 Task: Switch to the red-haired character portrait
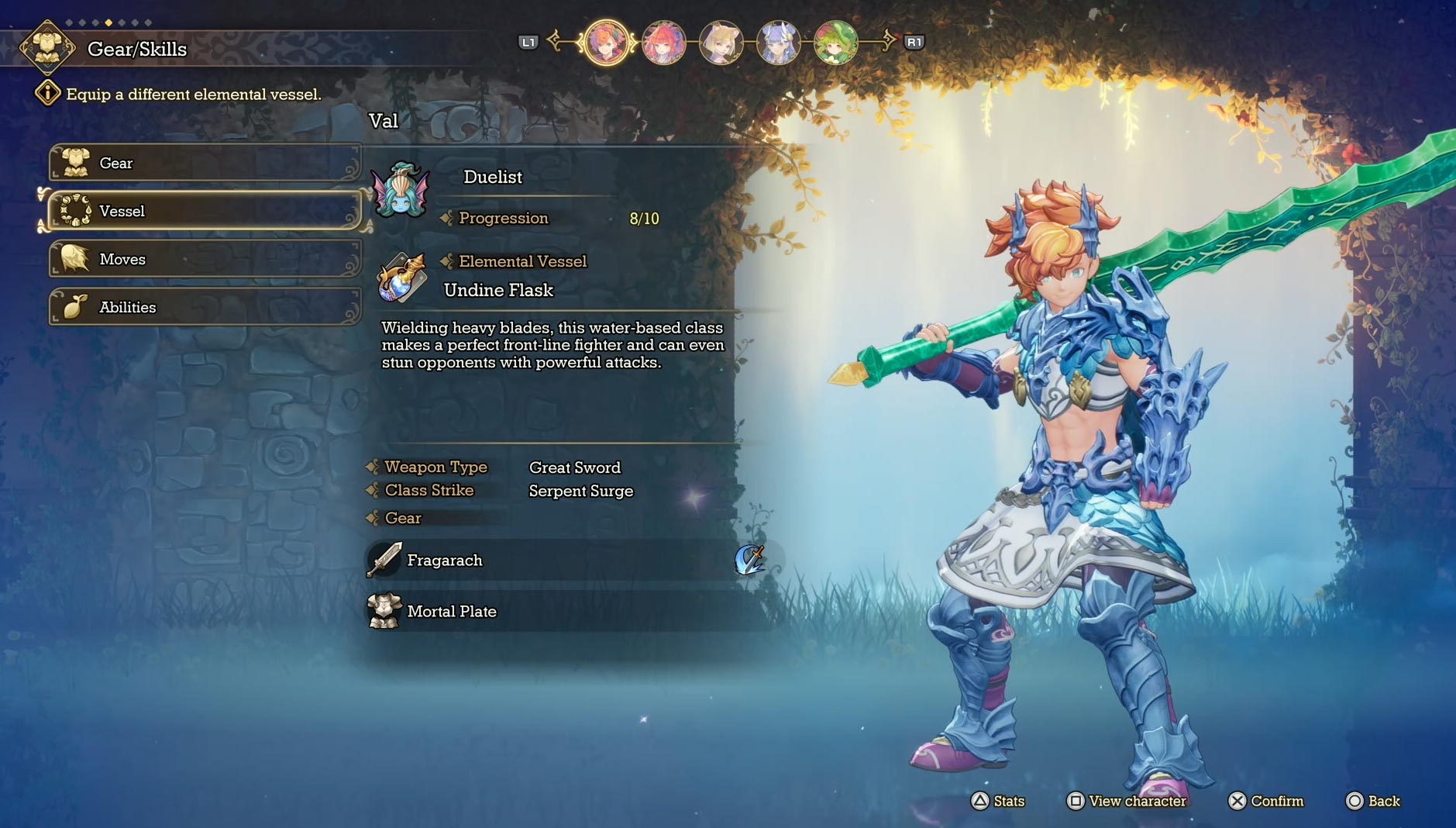pos(664,43)
